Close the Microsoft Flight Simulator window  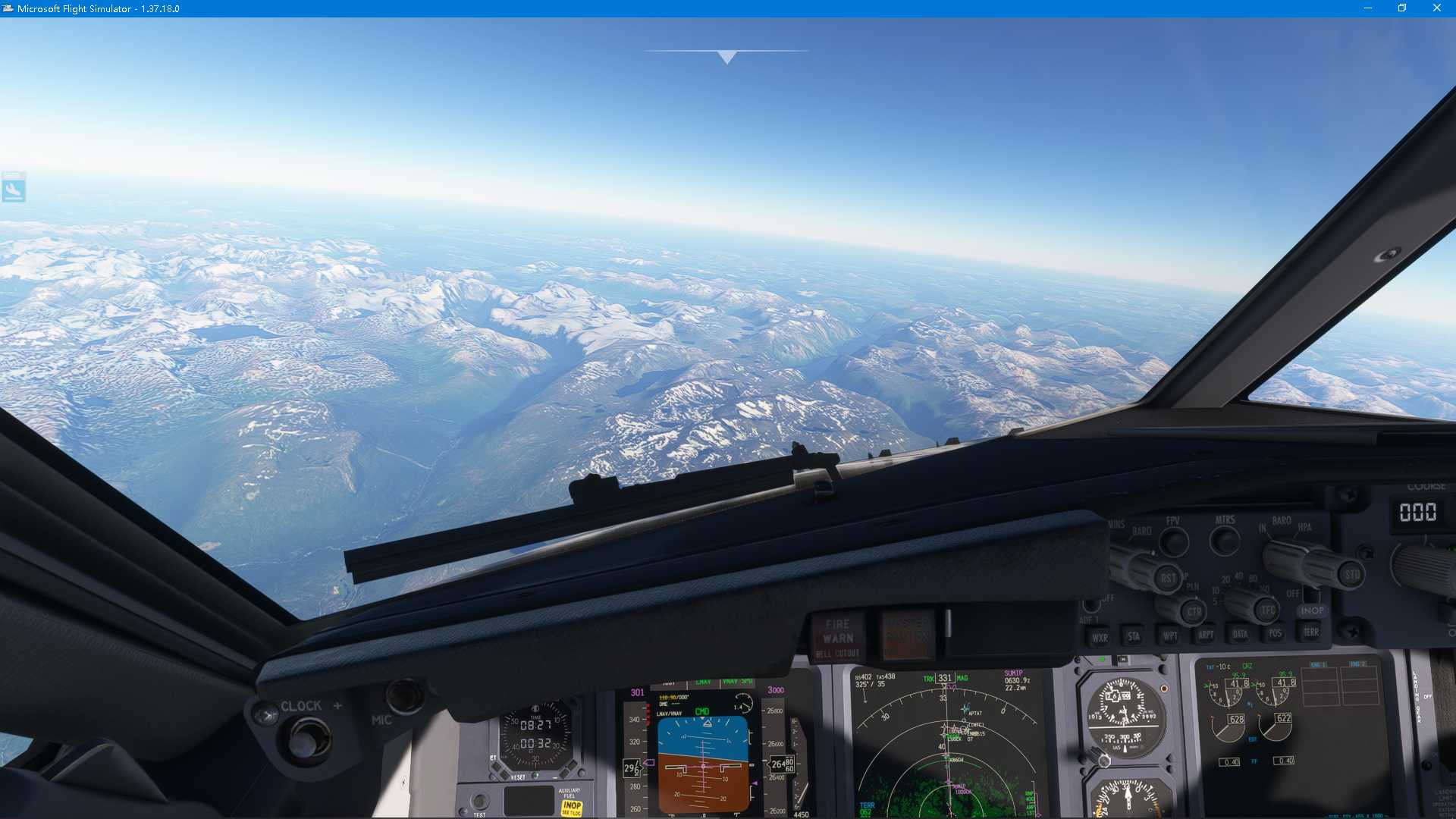point(1436,8)
